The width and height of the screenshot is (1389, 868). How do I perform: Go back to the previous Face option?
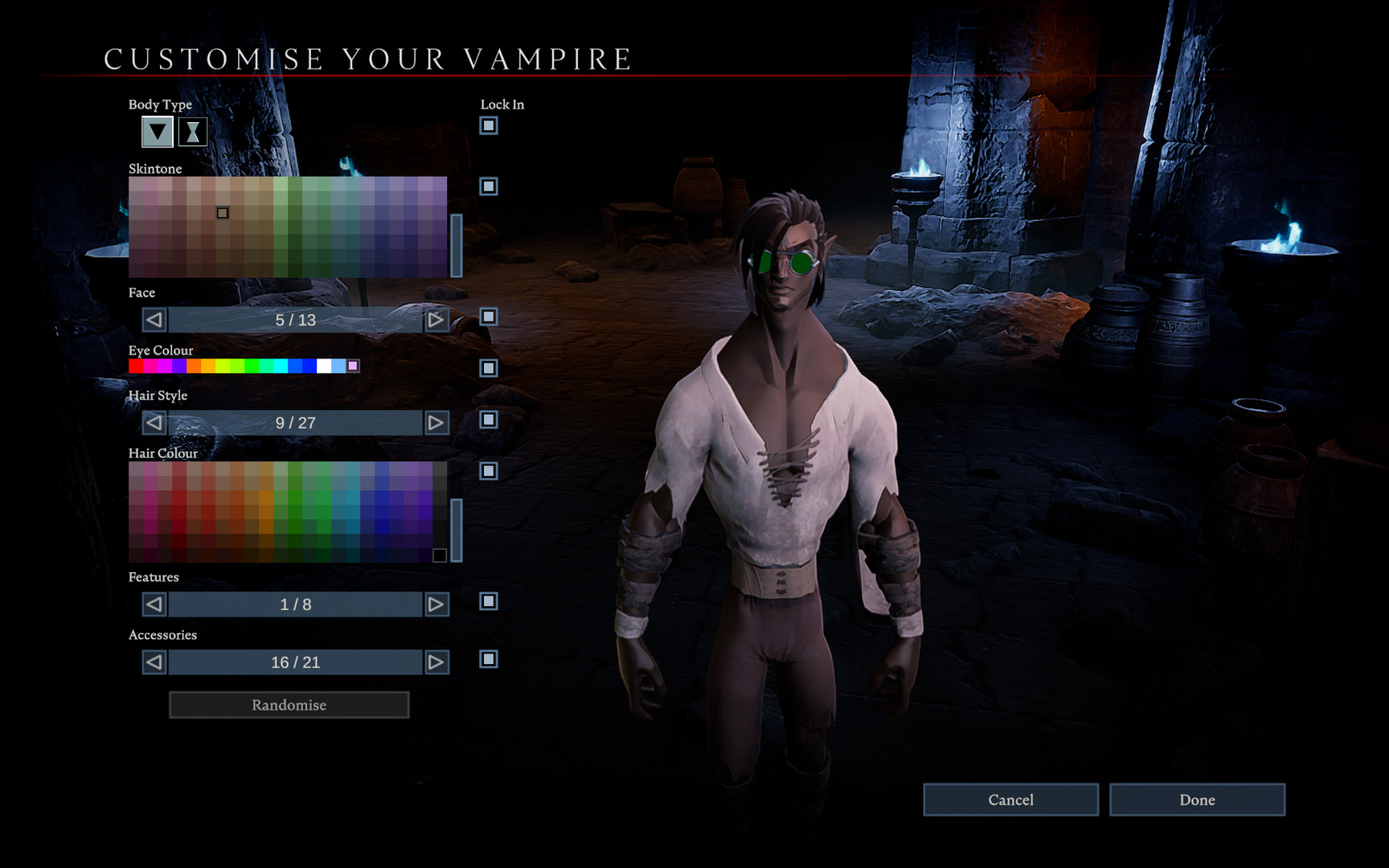(153, 320)
